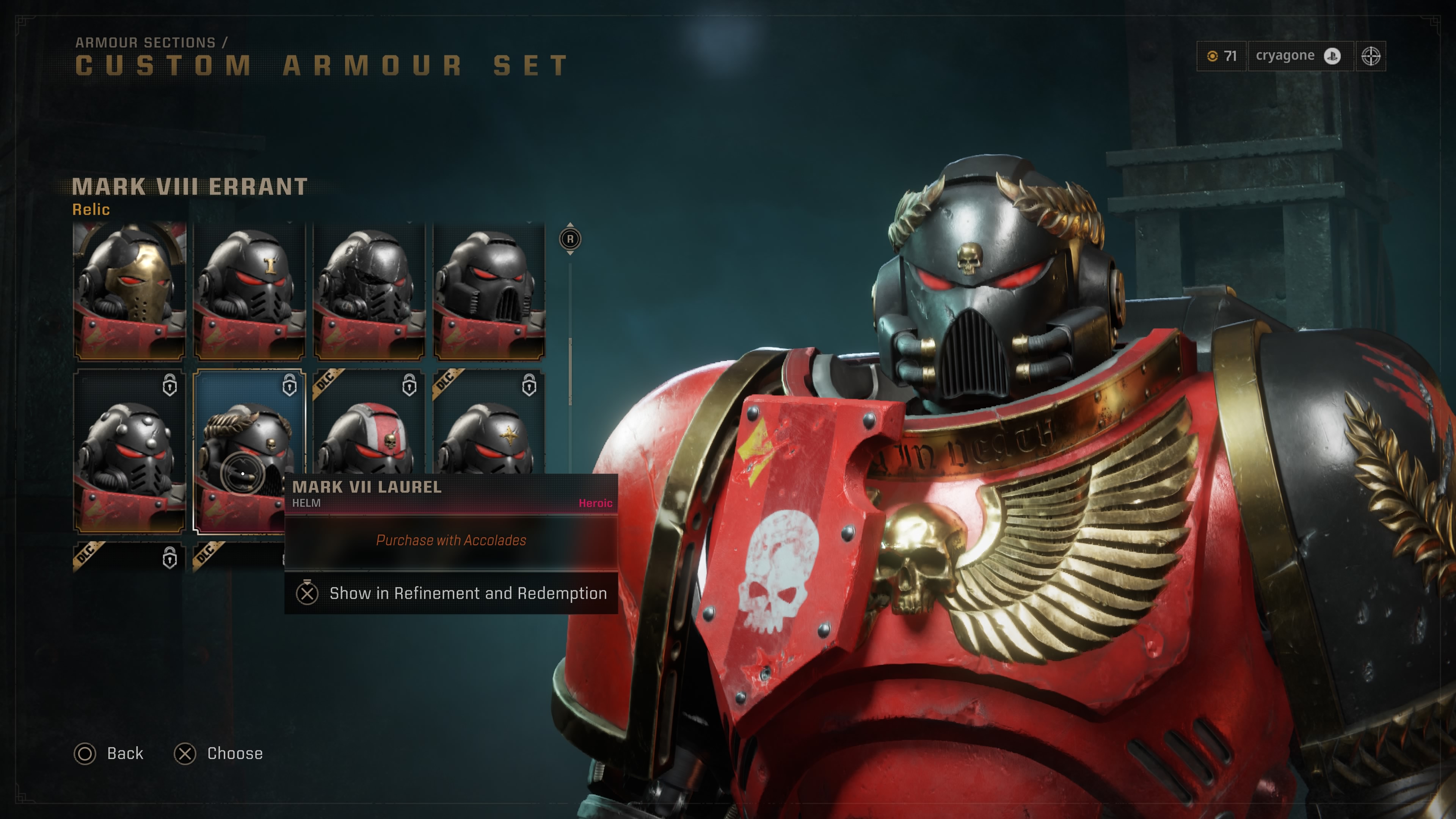1456x819 pixels.
Task: Select the plain black helm with vented grille
Action: (489, 291)
